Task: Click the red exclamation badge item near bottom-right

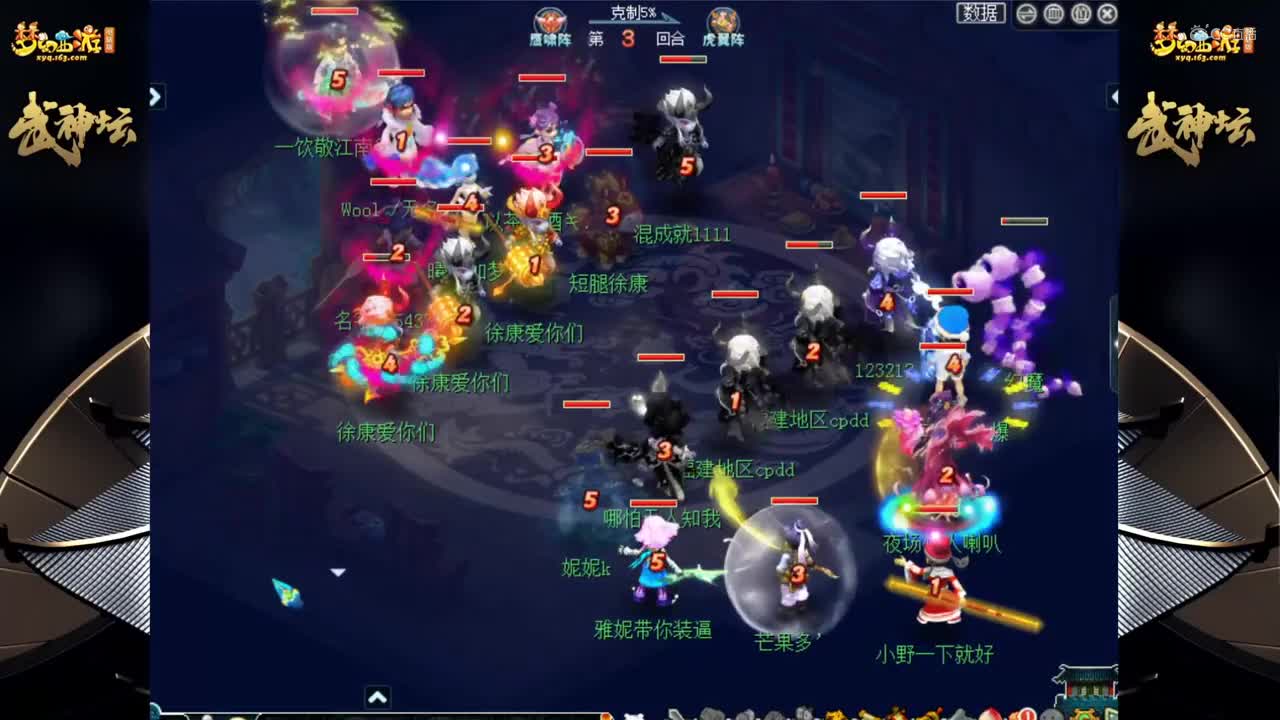Action: [x=1026, y=714]
